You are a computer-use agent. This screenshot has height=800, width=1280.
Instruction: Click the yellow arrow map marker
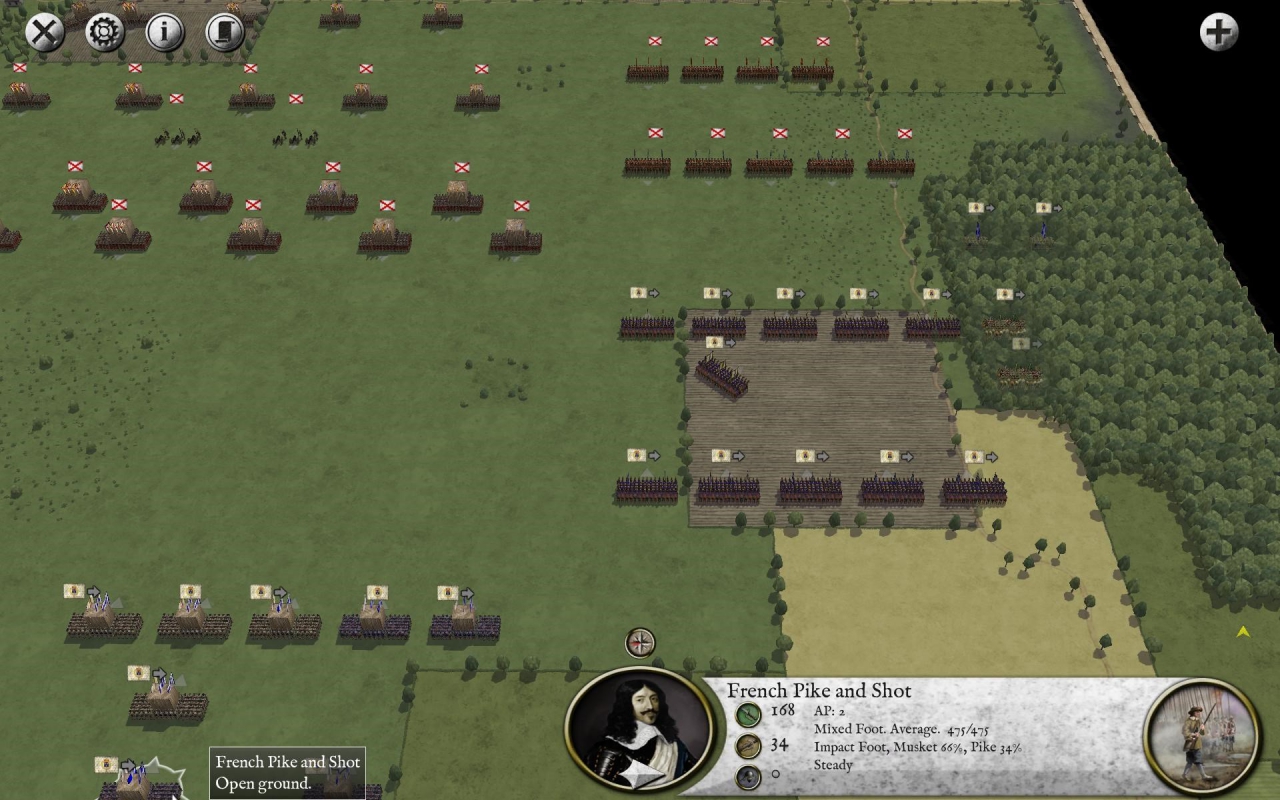point(1243,632)
